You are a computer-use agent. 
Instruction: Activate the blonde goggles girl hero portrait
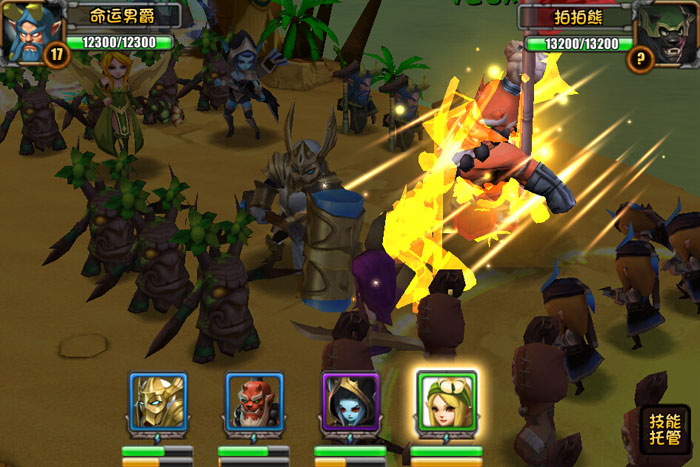[x=446, y=402]
